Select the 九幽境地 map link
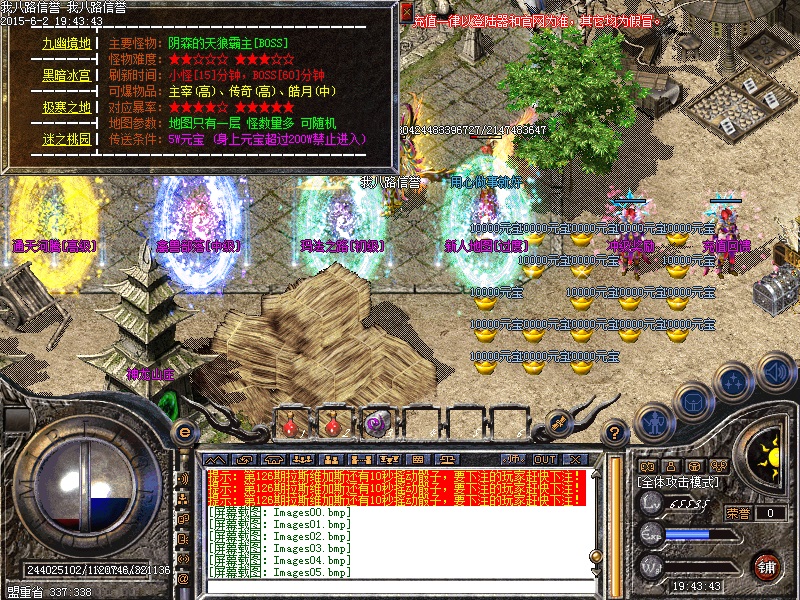The image size is (800, 600). (66, 44)
